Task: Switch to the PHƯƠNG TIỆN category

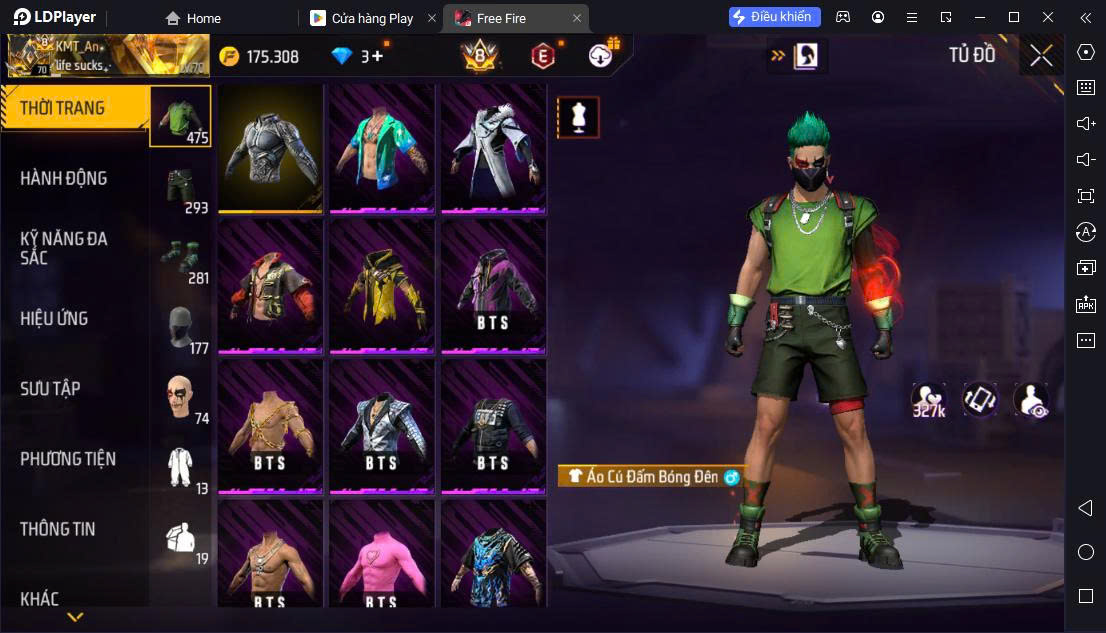Action: click(x=68, y=459)
